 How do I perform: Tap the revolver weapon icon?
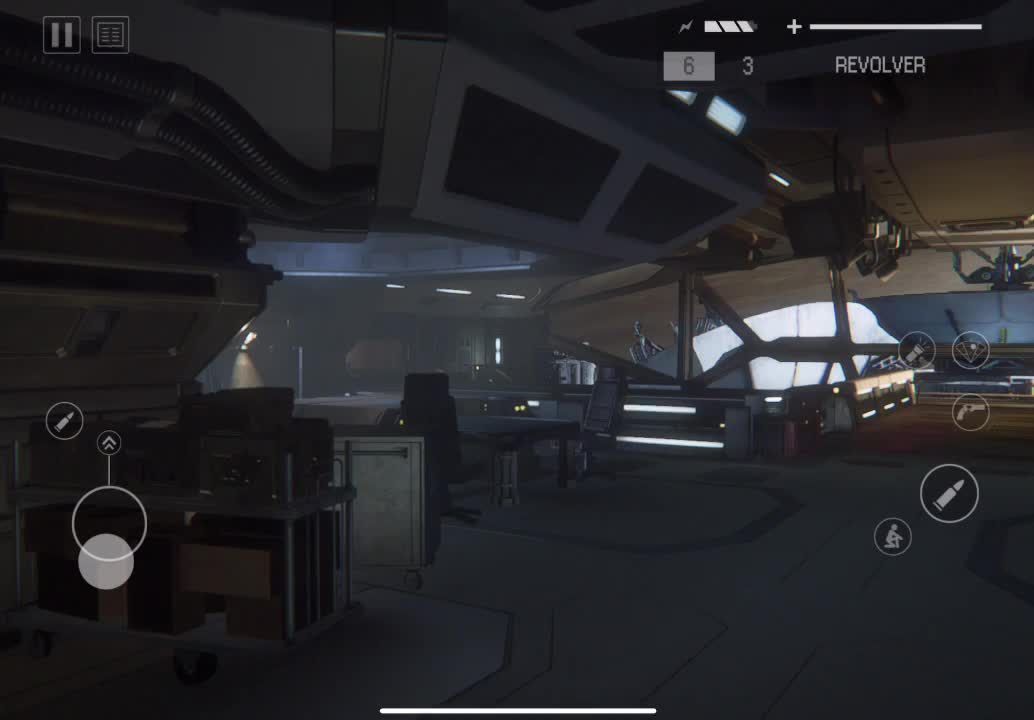click(x=970, y=411)
